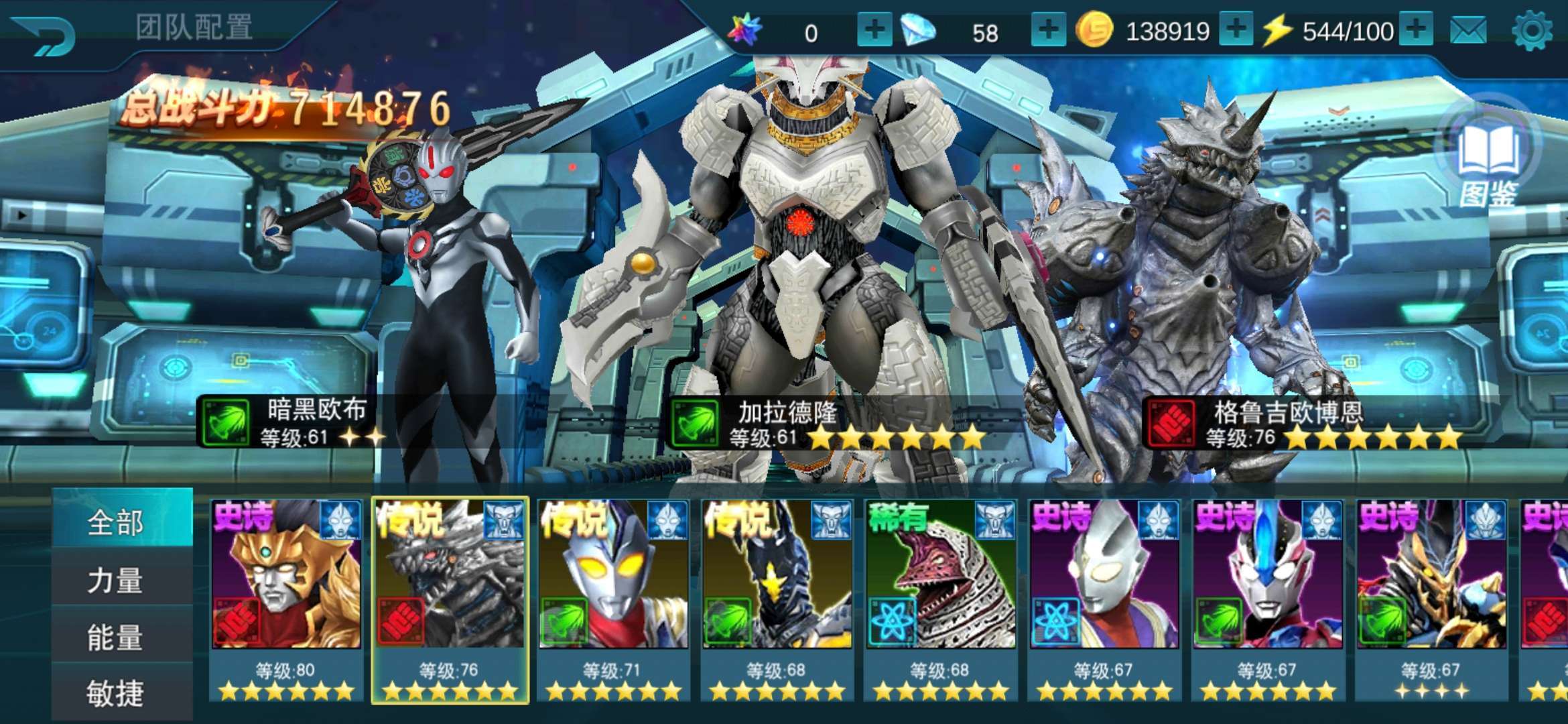
Task: Open the mail envelope
Action: 1468,31
